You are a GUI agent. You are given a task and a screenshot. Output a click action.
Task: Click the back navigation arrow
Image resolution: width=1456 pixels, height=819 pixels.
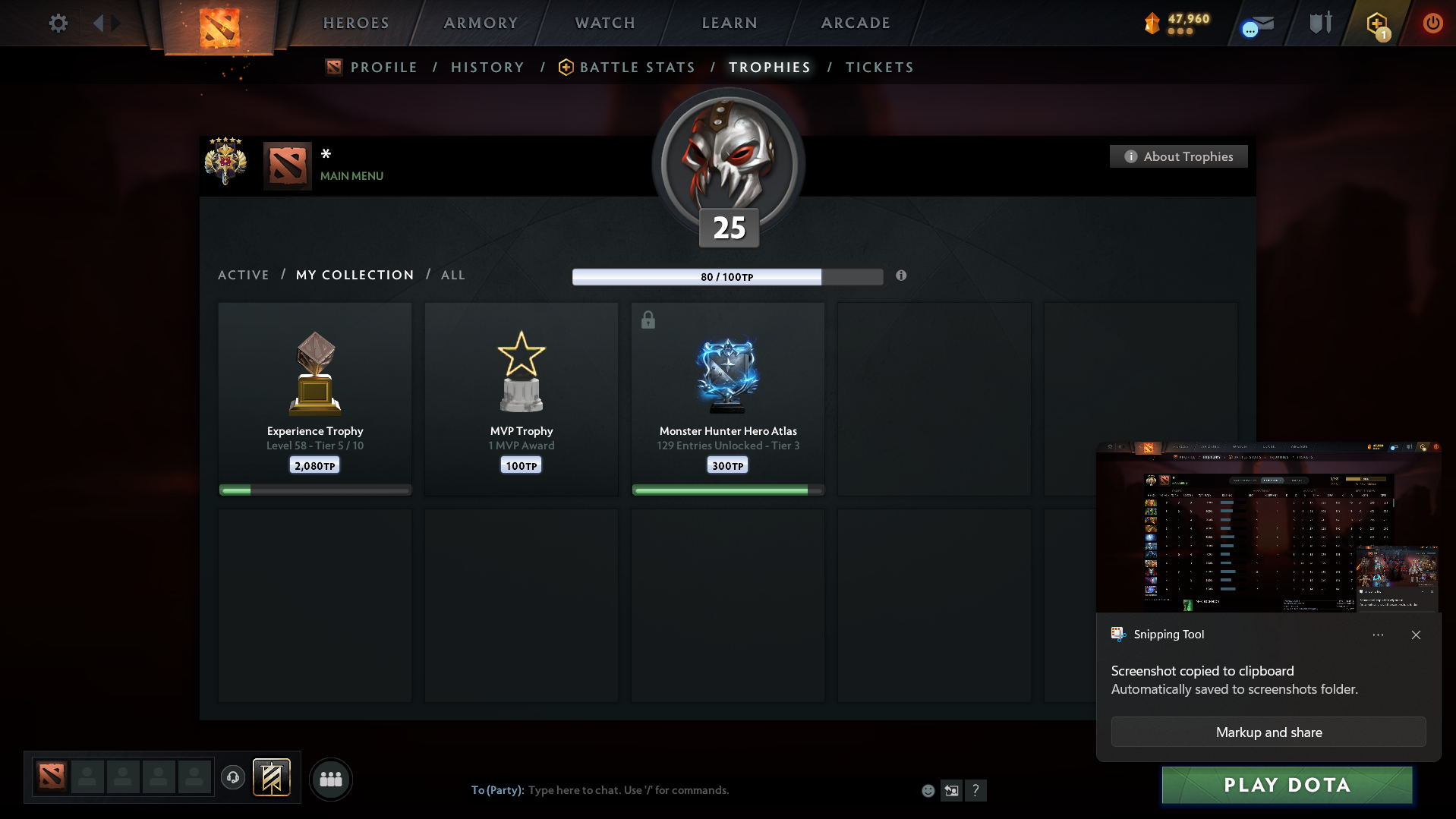(x=99, y=23)
